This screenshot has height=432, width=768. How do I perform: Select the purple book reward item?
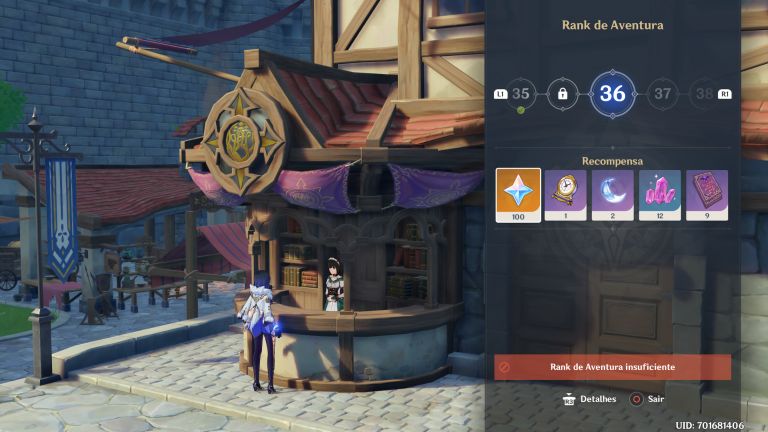pyautogui.click(x=707, y=194)
